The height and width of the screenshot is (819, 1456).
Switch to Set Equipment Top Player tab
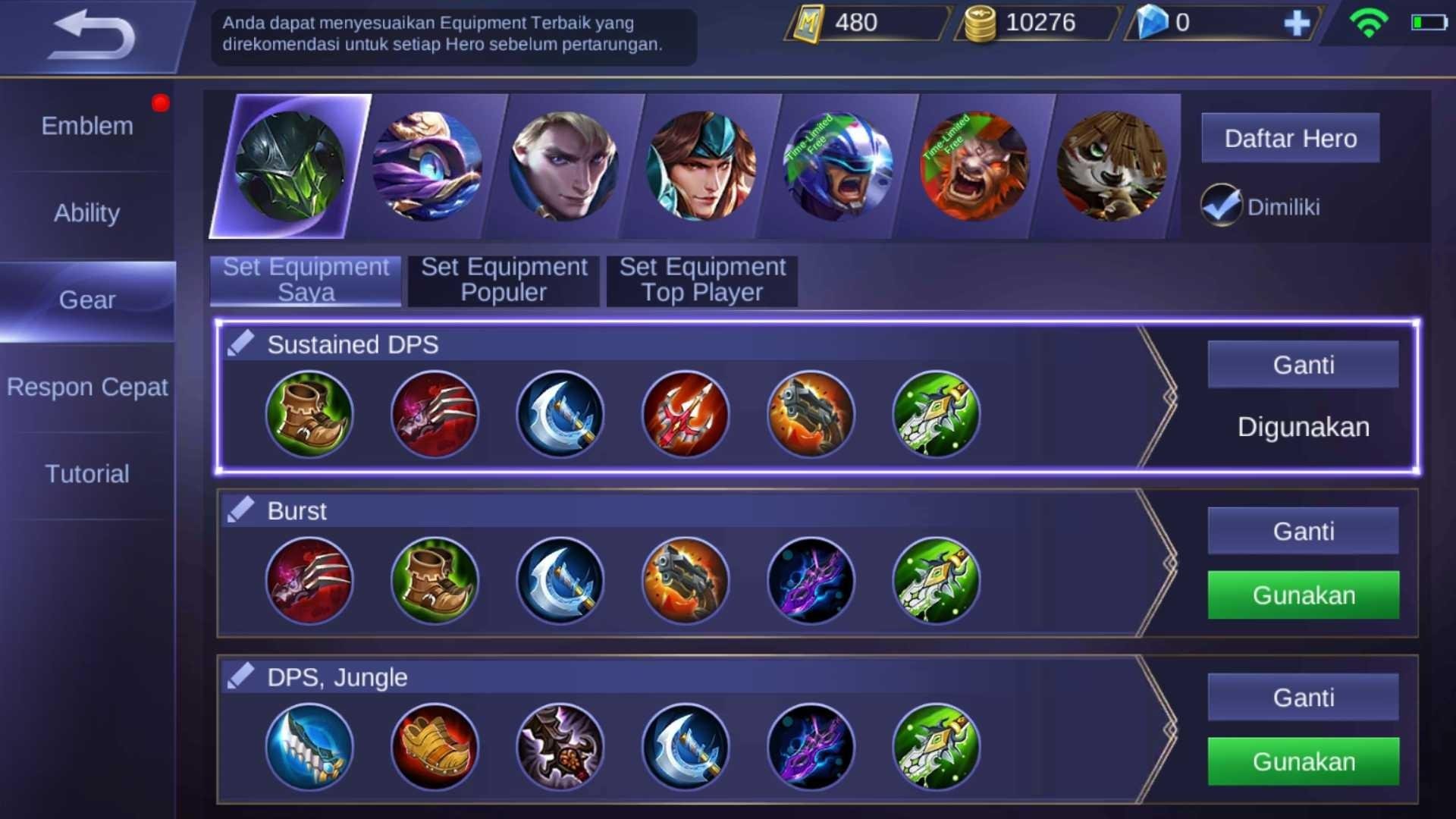pos(701,280)
